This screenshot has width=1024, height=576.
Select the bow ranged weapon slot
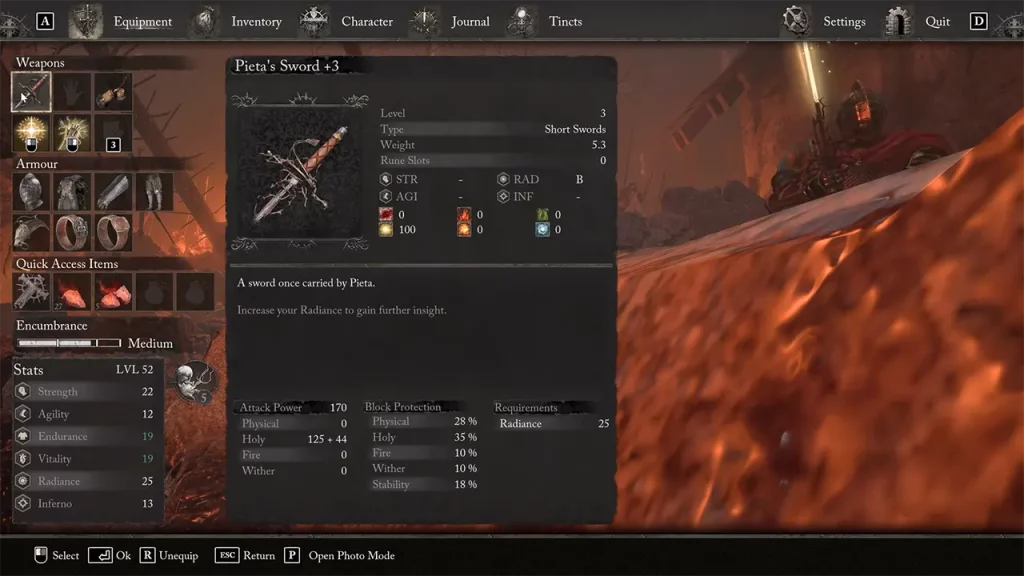tap(113, 92)
